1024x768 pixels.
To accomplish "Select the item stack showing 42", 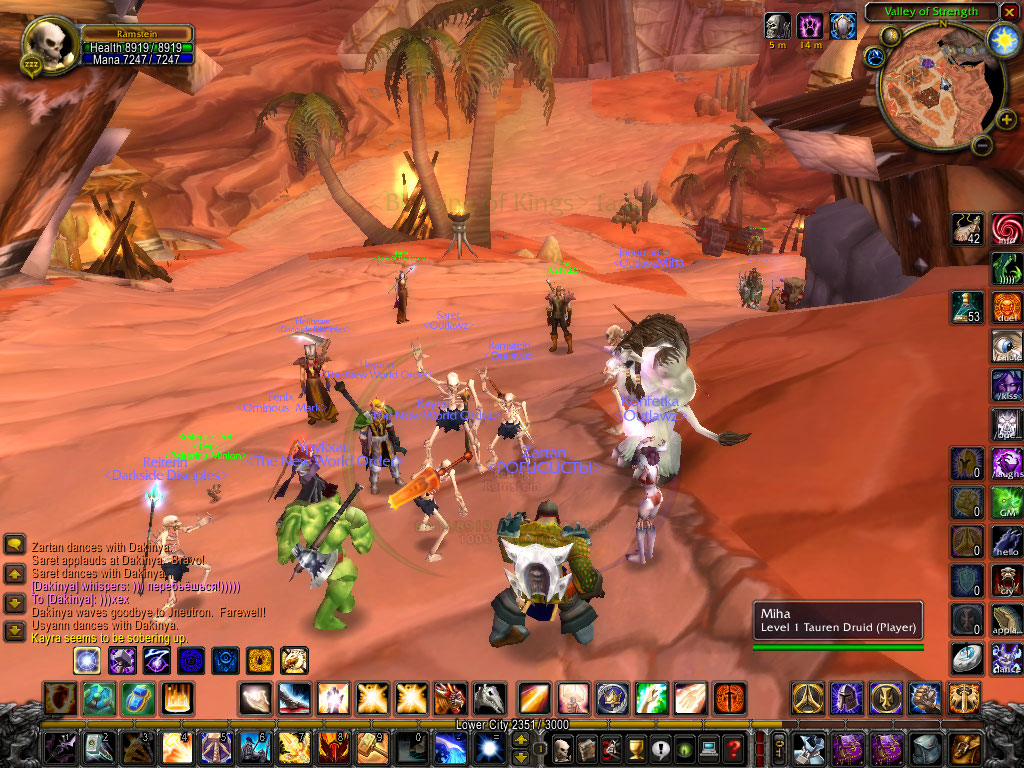I will [967, 229].
